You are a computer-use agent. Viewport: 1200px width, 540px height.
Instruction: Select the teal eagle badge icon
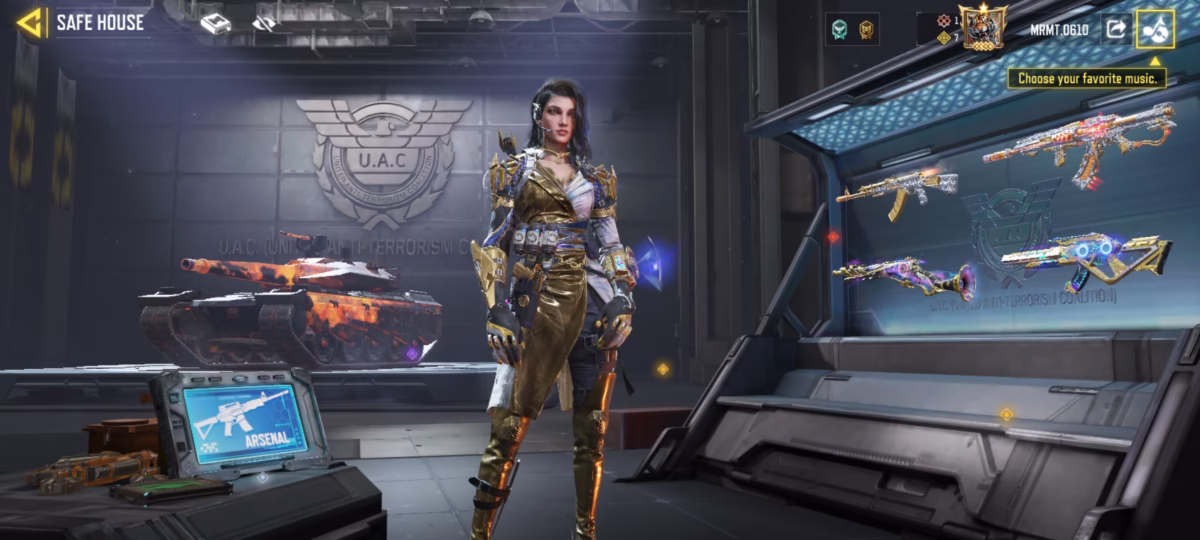tap(838, 29)
